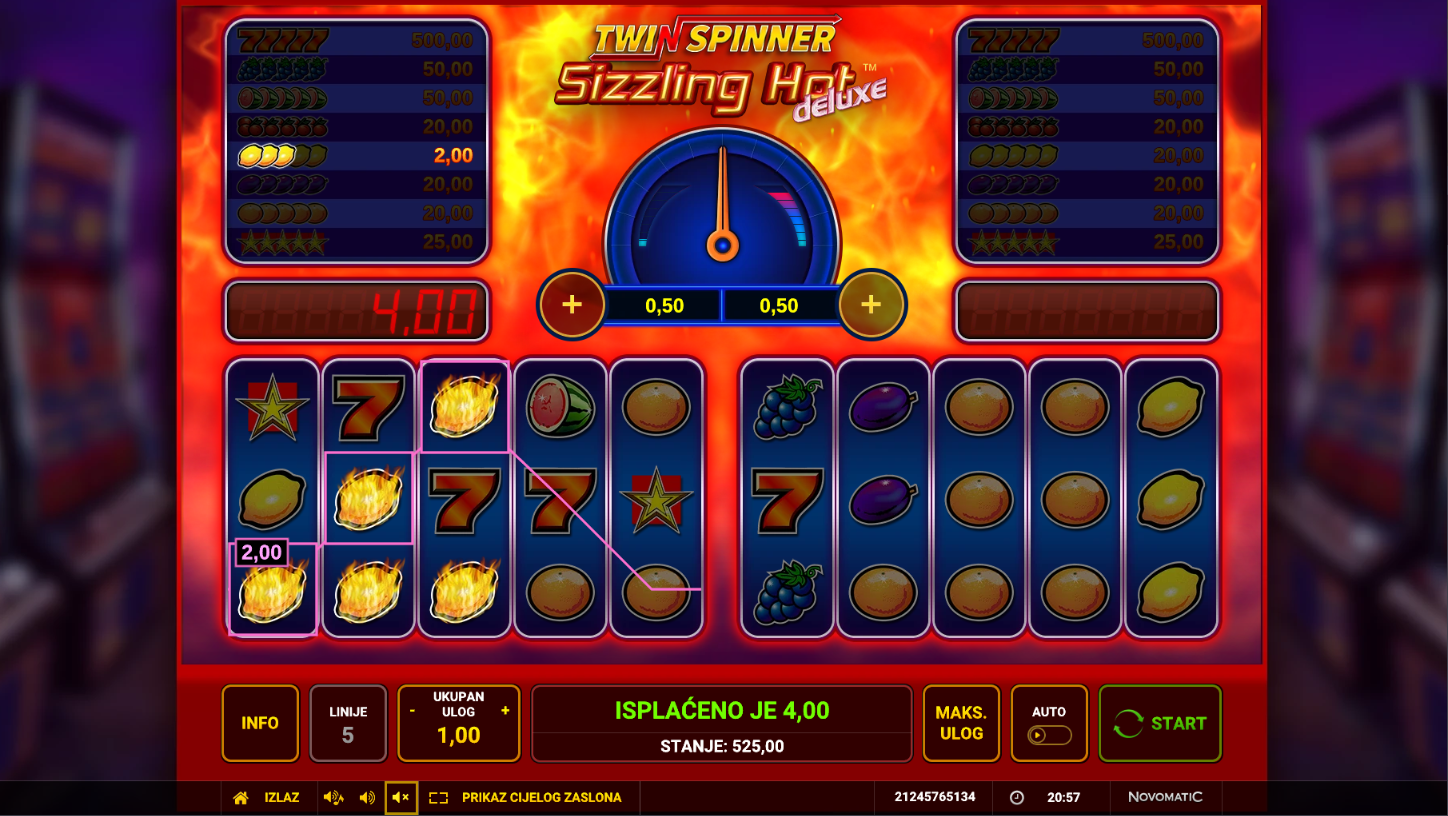The width and height of the screenshot is (1448, 816).
Task: Toggle the AUTO autoplay switch
Action: click(x=1049, y=735)
